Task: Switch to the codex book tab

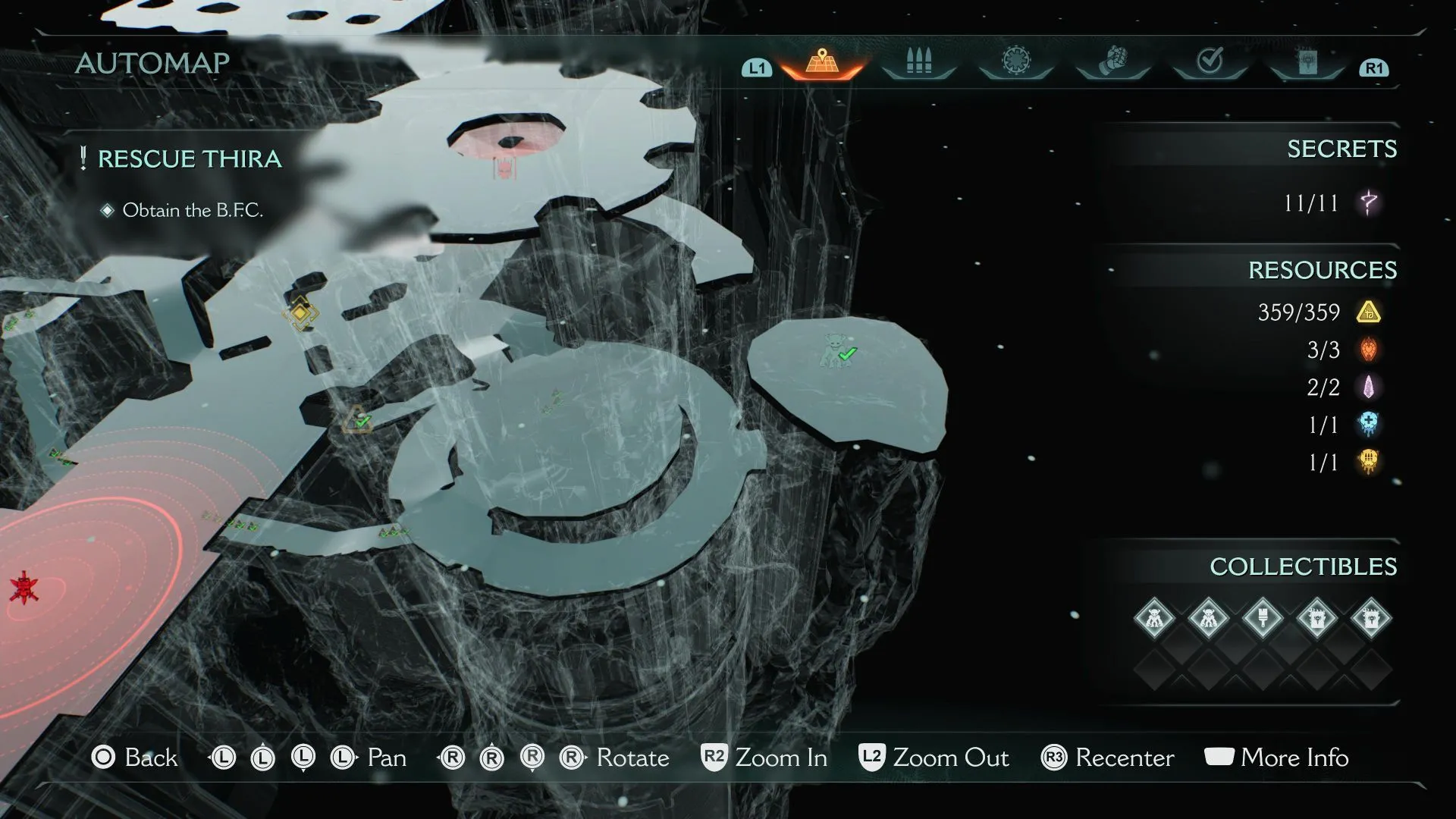Action: [x=1307, y=62]
